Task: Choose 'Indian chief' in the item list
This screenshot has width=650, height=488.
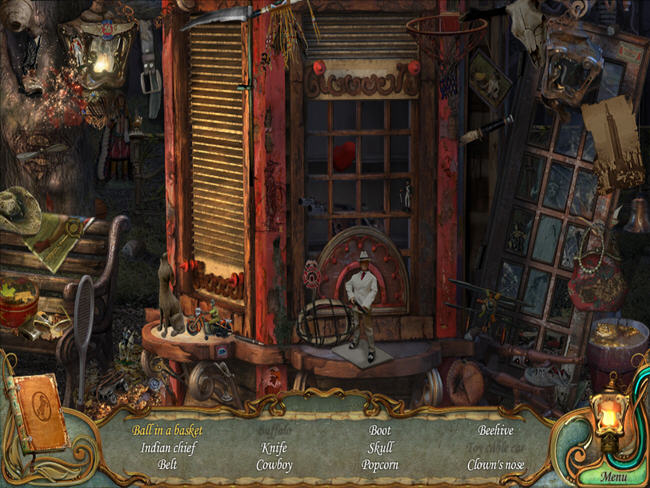Action: tap(168, 448)
